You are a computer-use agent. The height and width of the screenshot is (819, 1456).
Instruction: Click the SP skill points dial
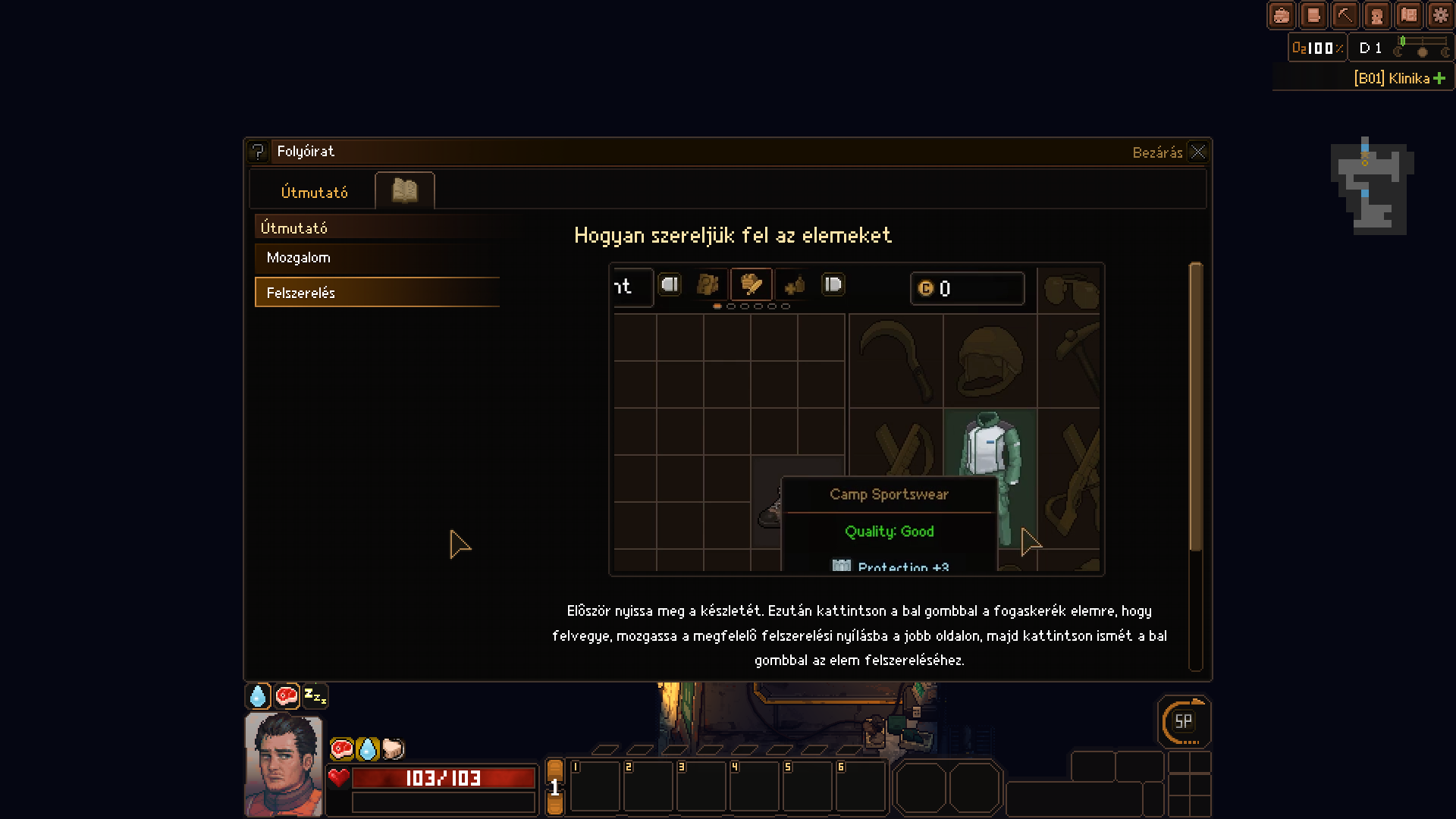click(x=1183, y=722)
